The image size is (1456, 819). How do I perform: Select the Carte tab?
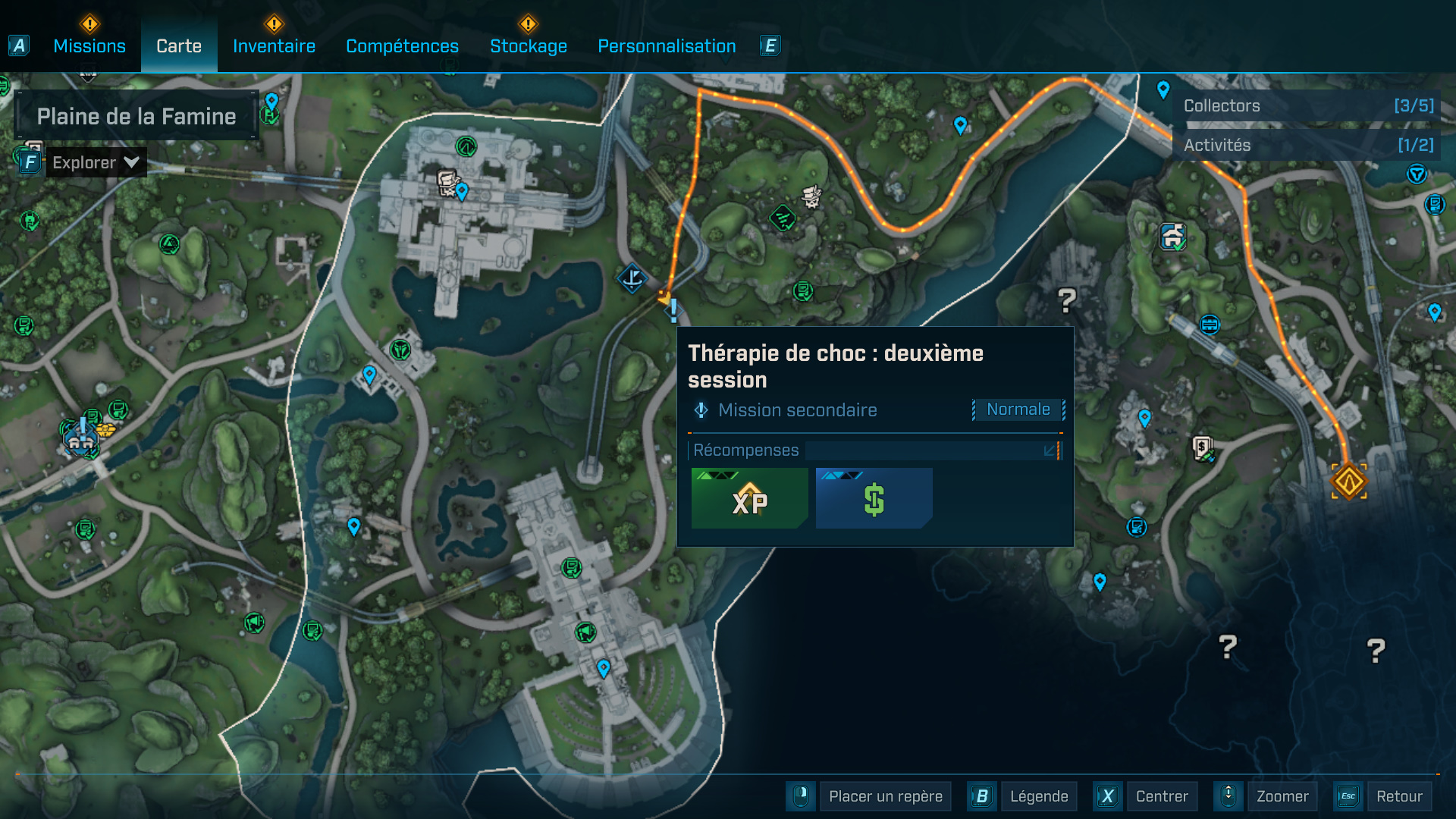(x=179, y=46)
